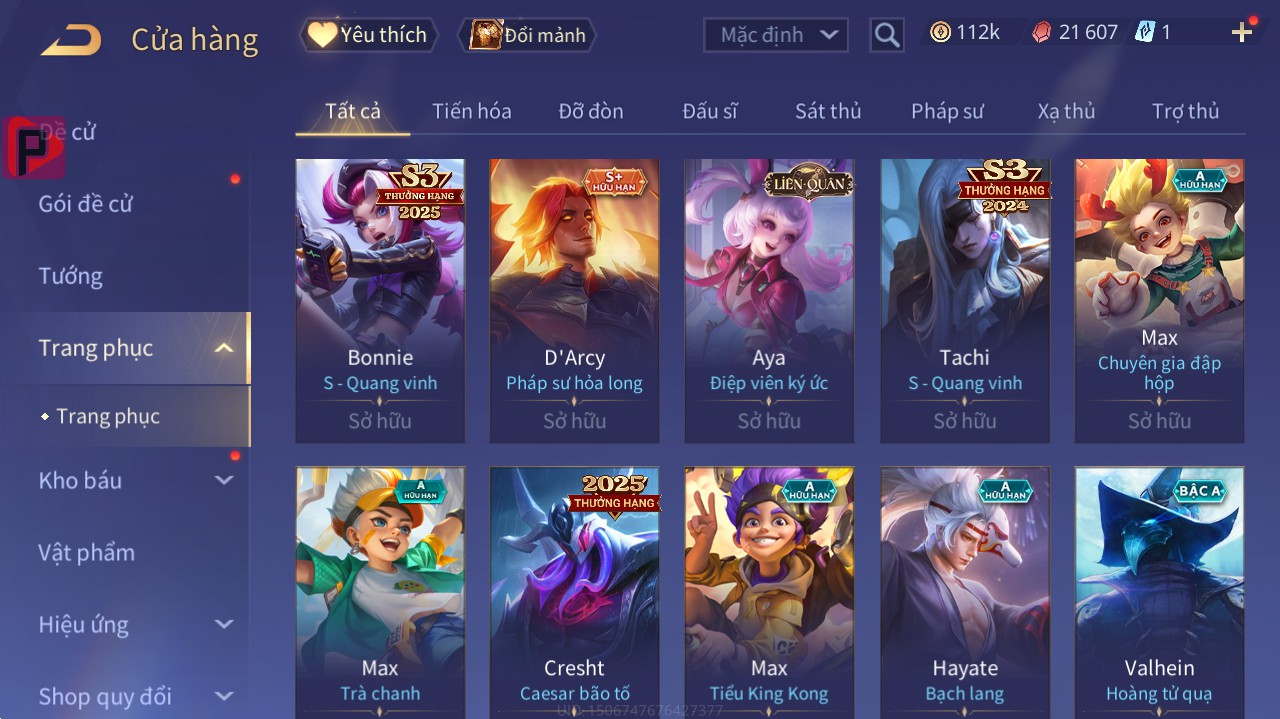
Task: Filter by Sát thủ tab
Action: [828, 111]
